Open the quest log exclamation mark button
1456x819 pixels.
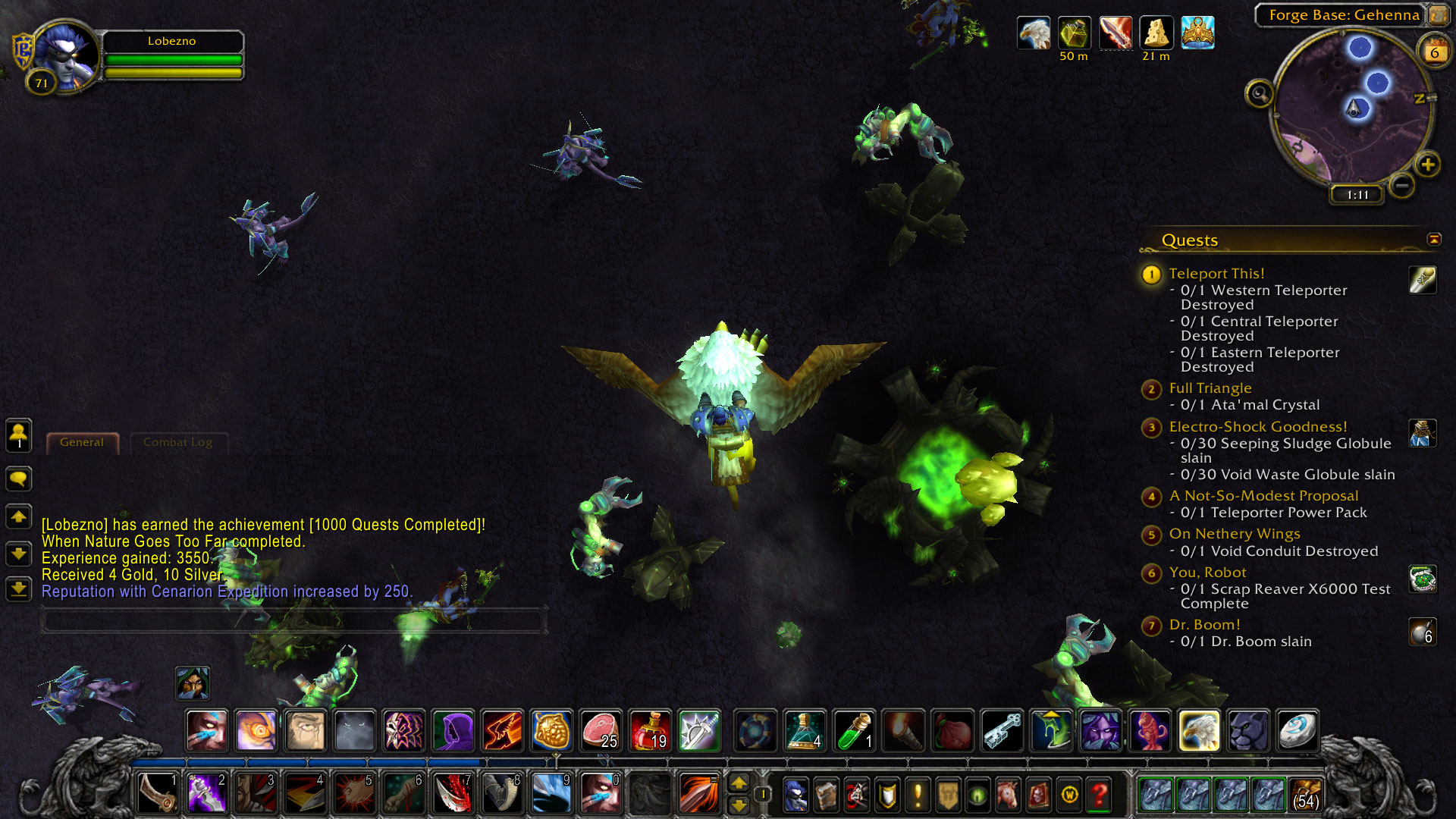pos(918,794)
